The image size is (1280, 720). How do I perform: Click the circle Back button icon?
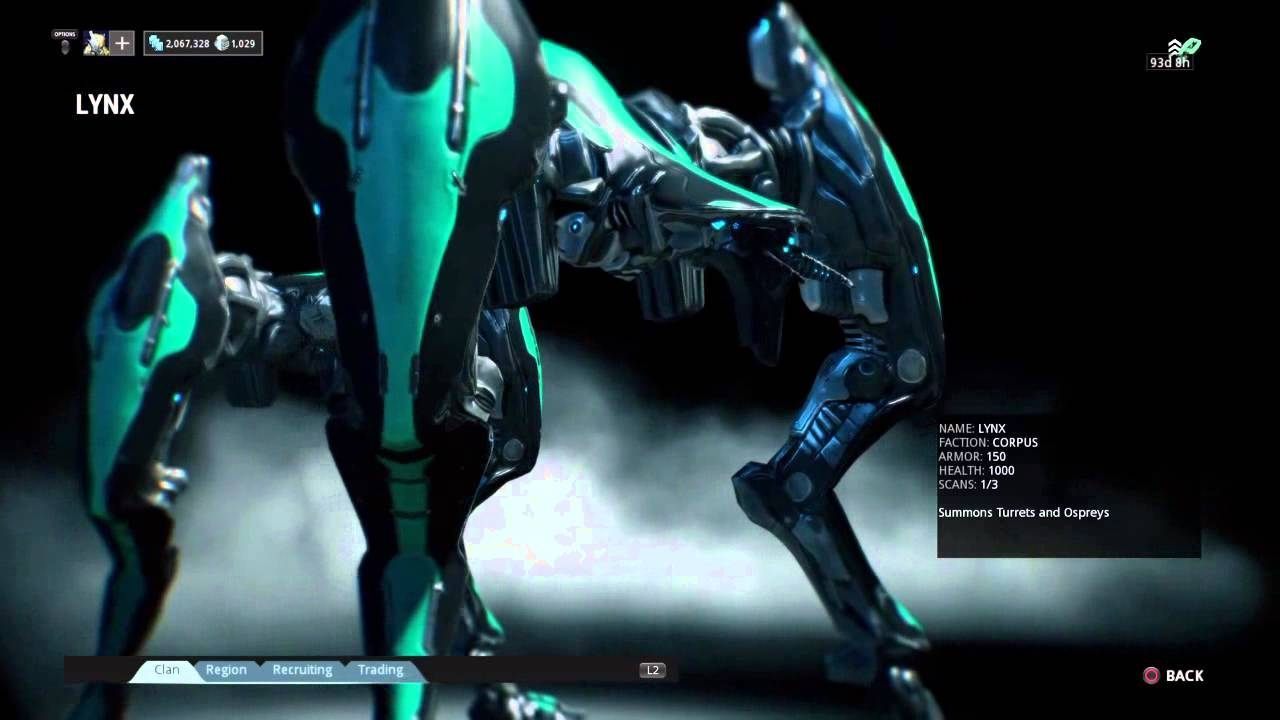[x=1150, y=676]
